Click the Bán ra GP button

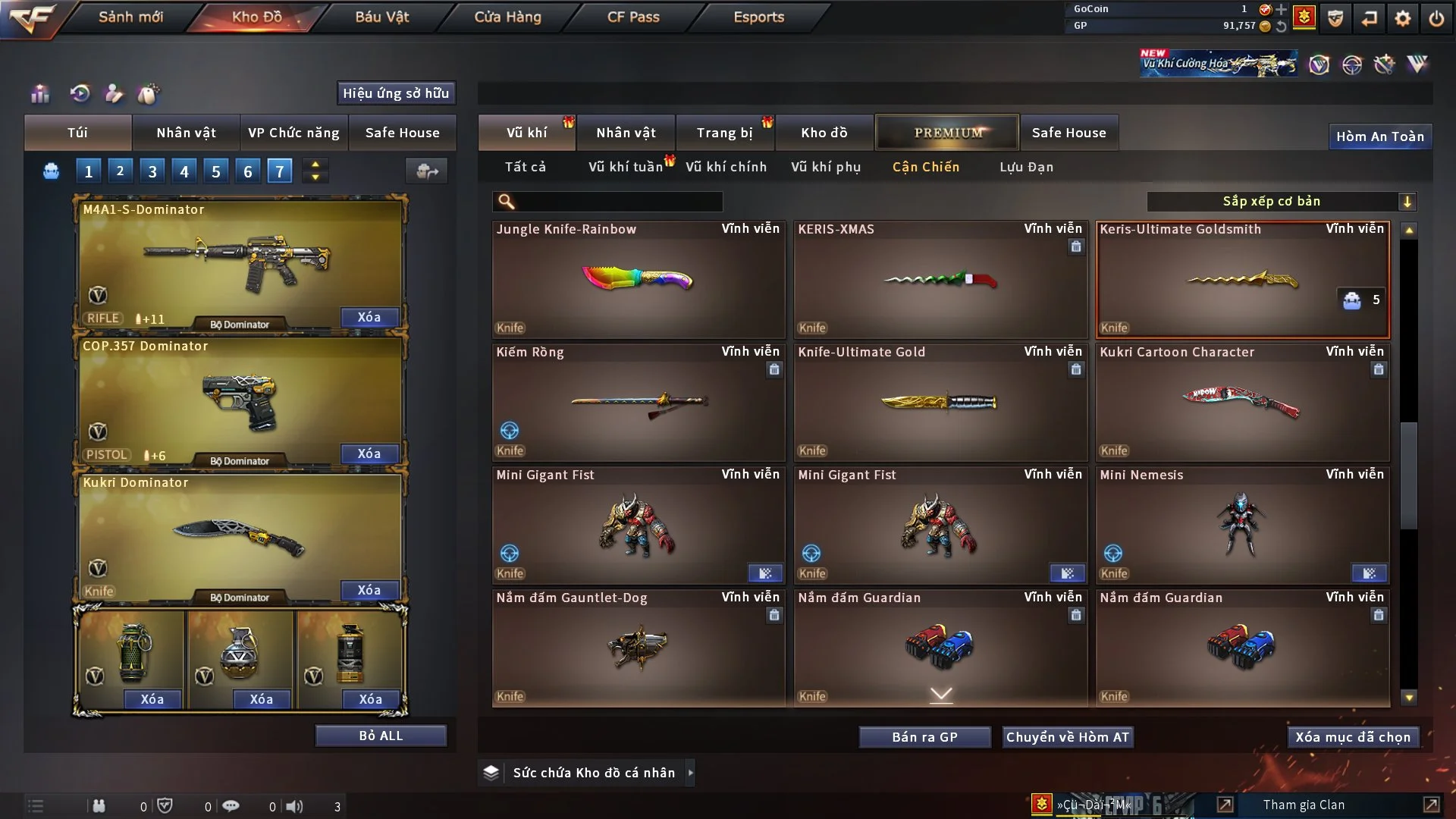coord(924,737)
